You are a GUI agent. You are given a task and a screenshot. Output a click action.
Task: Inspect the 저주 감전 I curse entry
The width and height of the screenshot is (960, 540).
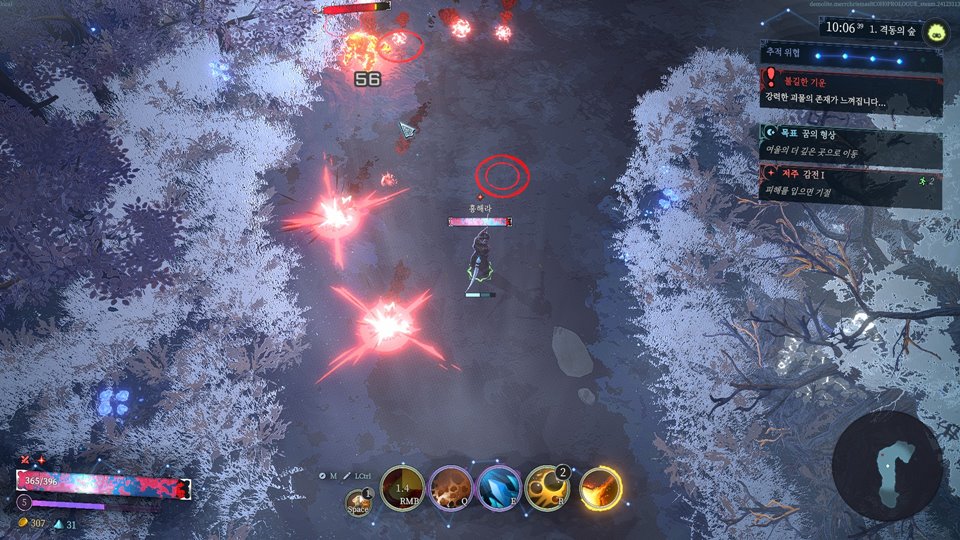(x=851, y=184)
